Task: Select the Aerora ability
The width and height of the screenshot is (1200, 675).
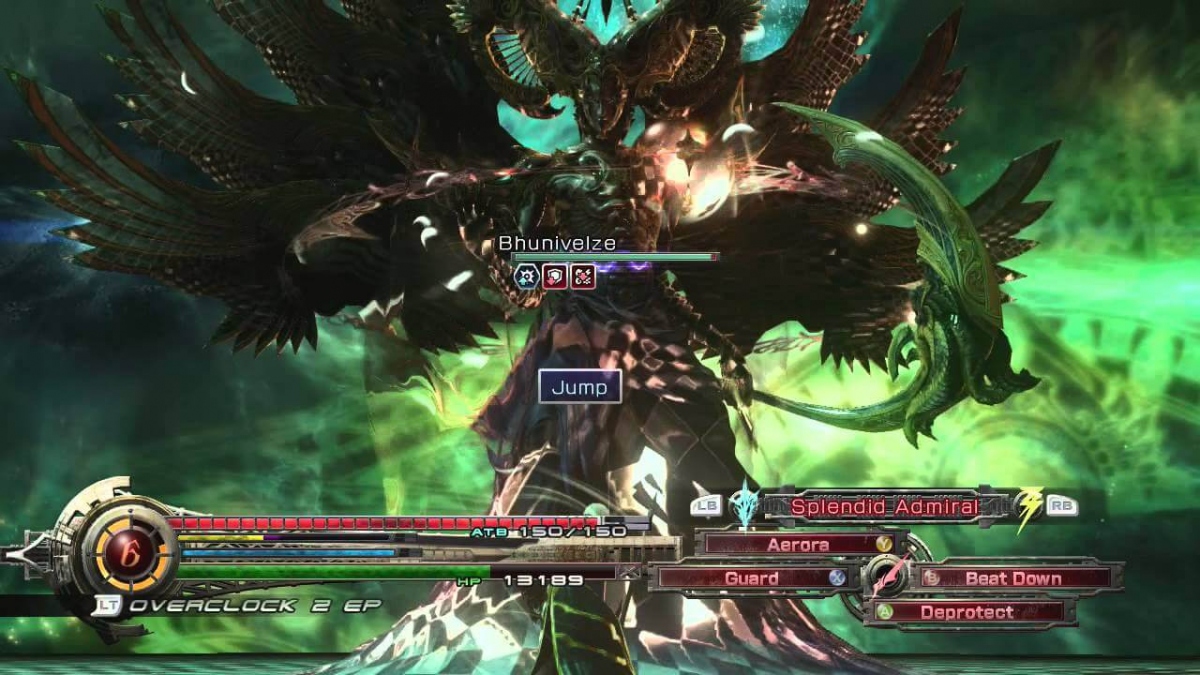Action: (x=798, y=545)
